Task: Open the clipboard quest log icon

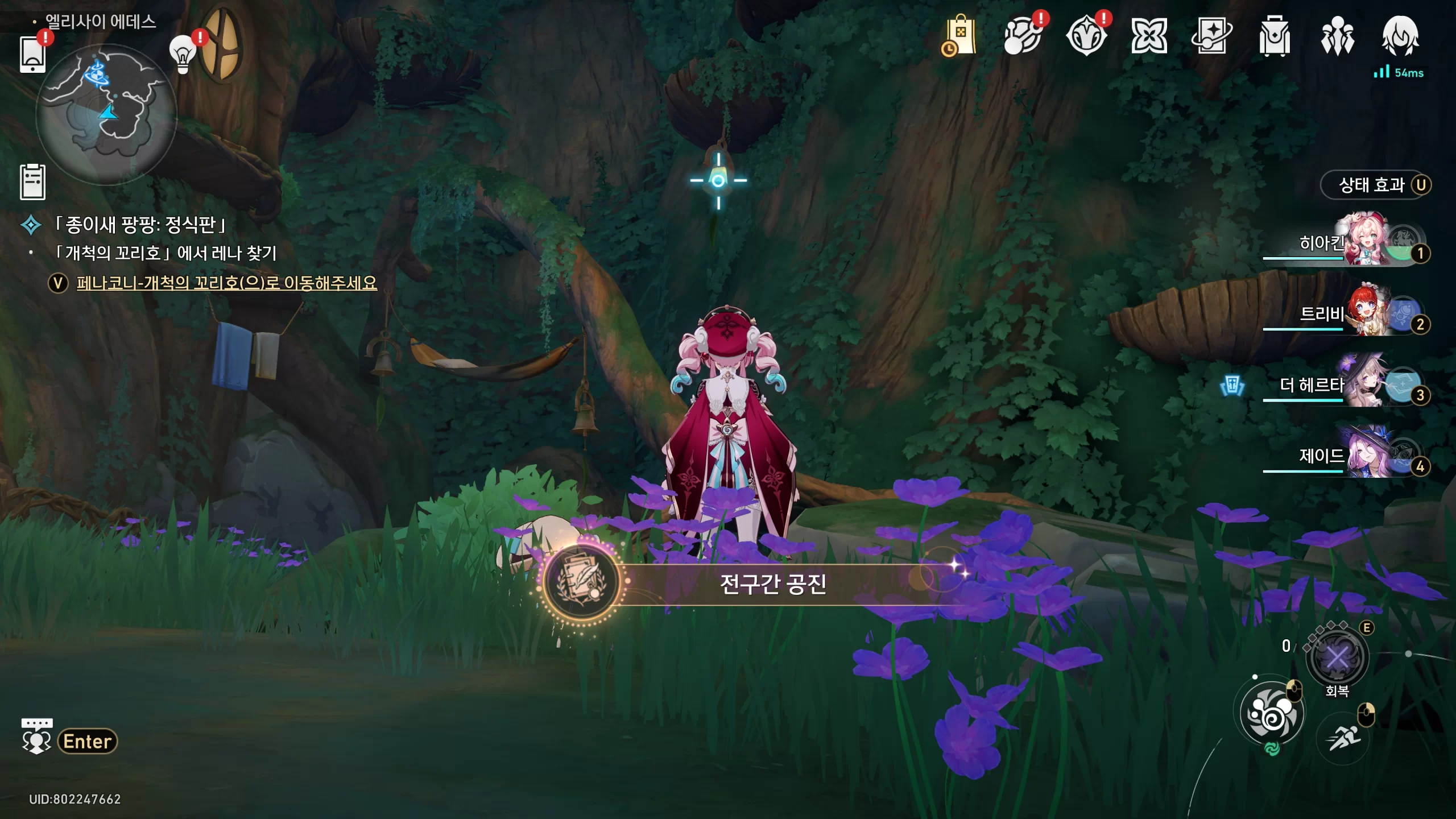Action: point(32,182)
